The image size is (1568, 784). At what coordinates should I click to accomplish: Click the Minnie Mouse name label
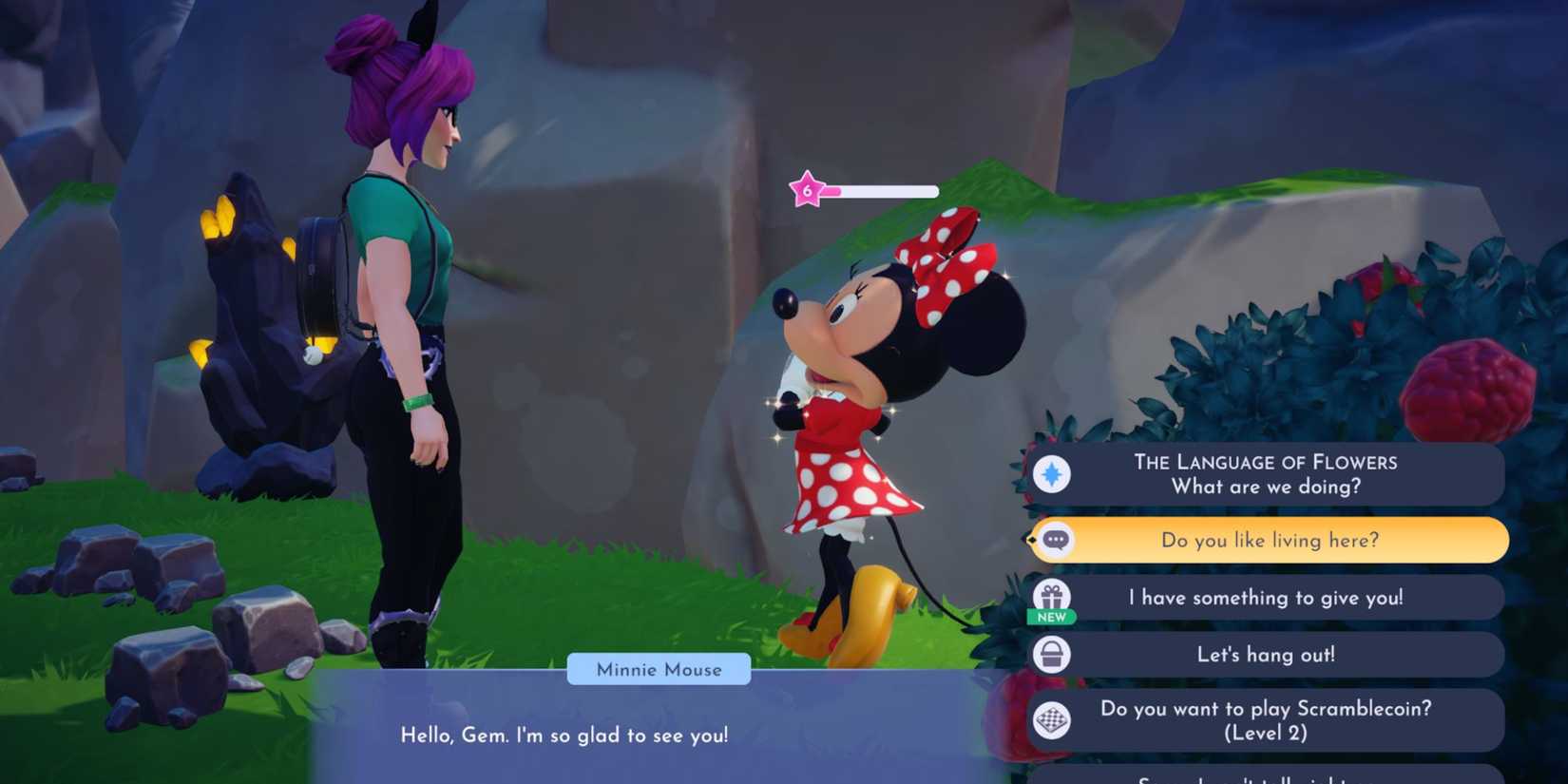658,669
